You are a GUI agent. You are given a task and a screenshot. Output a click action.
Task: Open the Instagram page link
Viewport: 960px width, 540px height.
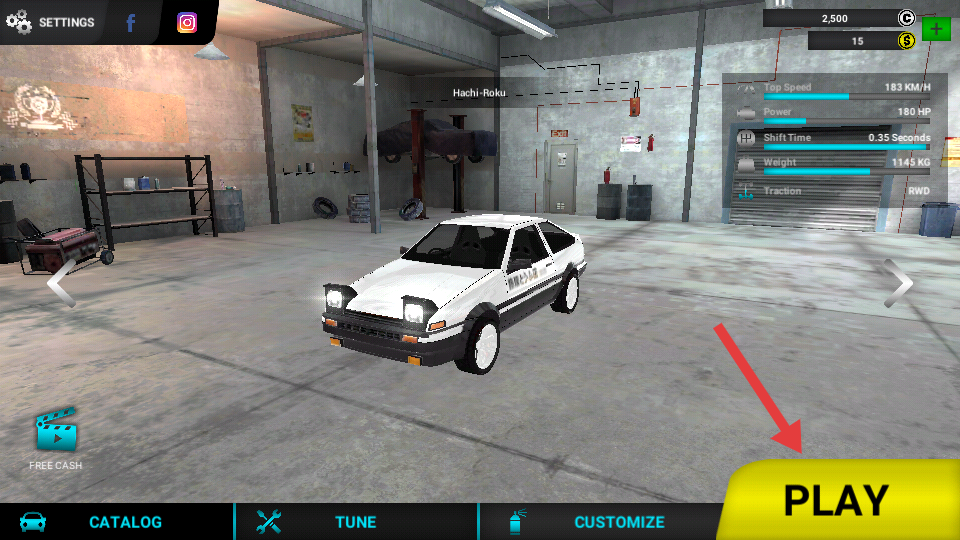coord(187,22)
